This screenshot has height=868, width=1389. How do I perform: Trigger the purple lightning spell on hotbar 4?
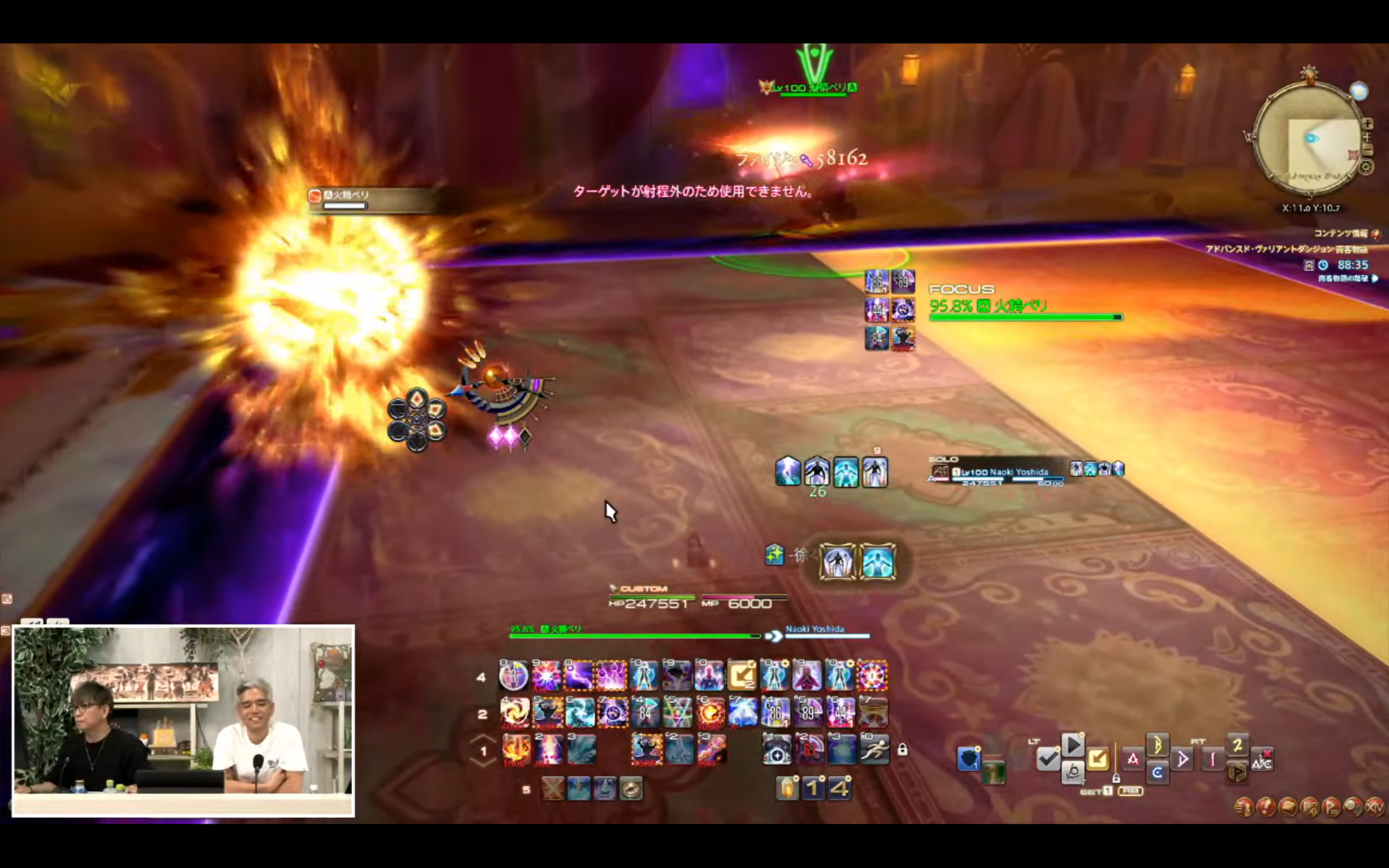coord(578,676)
